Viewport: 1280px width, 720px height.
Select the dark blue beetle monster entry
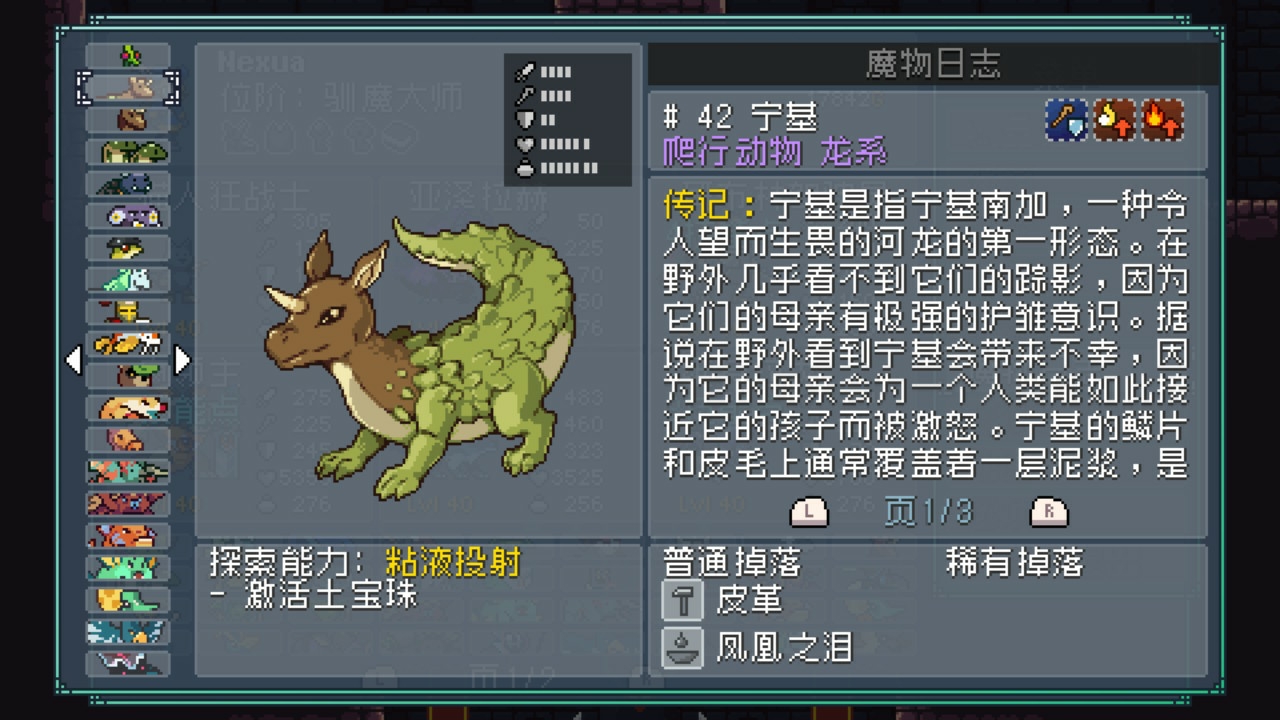[128, 184]
